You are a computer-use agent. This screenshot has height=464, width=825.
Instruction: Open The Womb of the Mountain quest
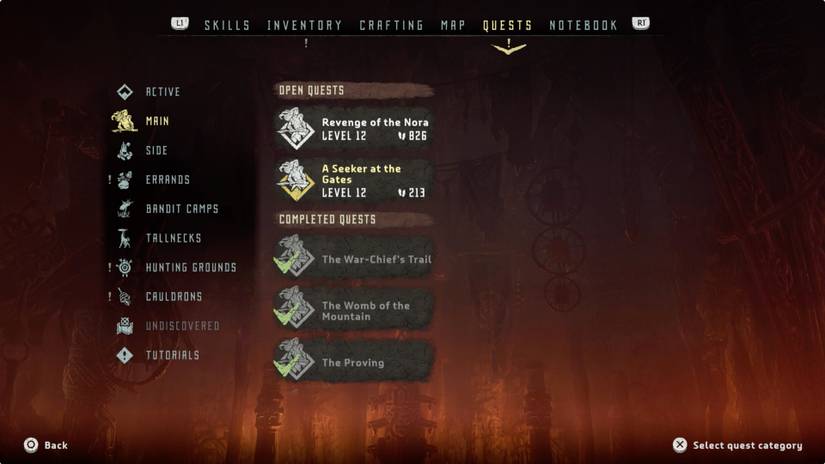pos(354,311)
